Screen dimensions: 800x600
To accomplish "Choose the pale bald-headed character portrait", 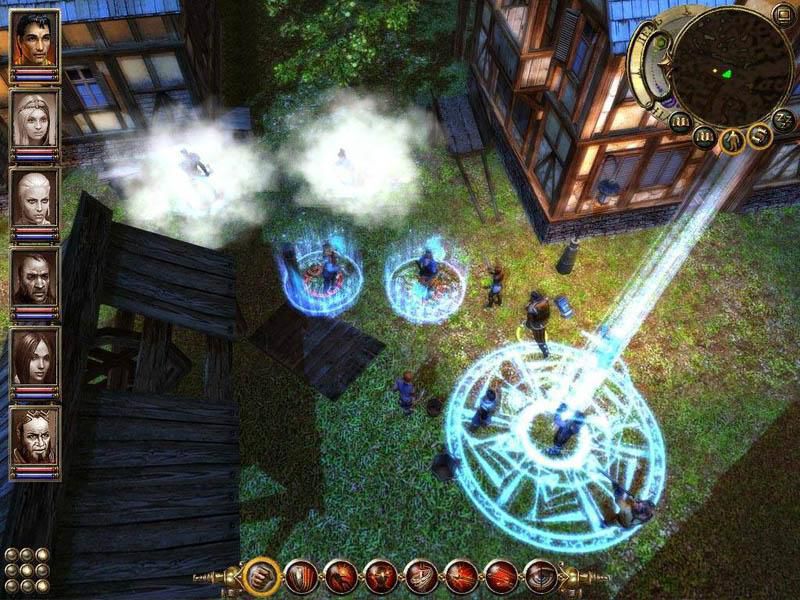I will (x=34, y=196).
